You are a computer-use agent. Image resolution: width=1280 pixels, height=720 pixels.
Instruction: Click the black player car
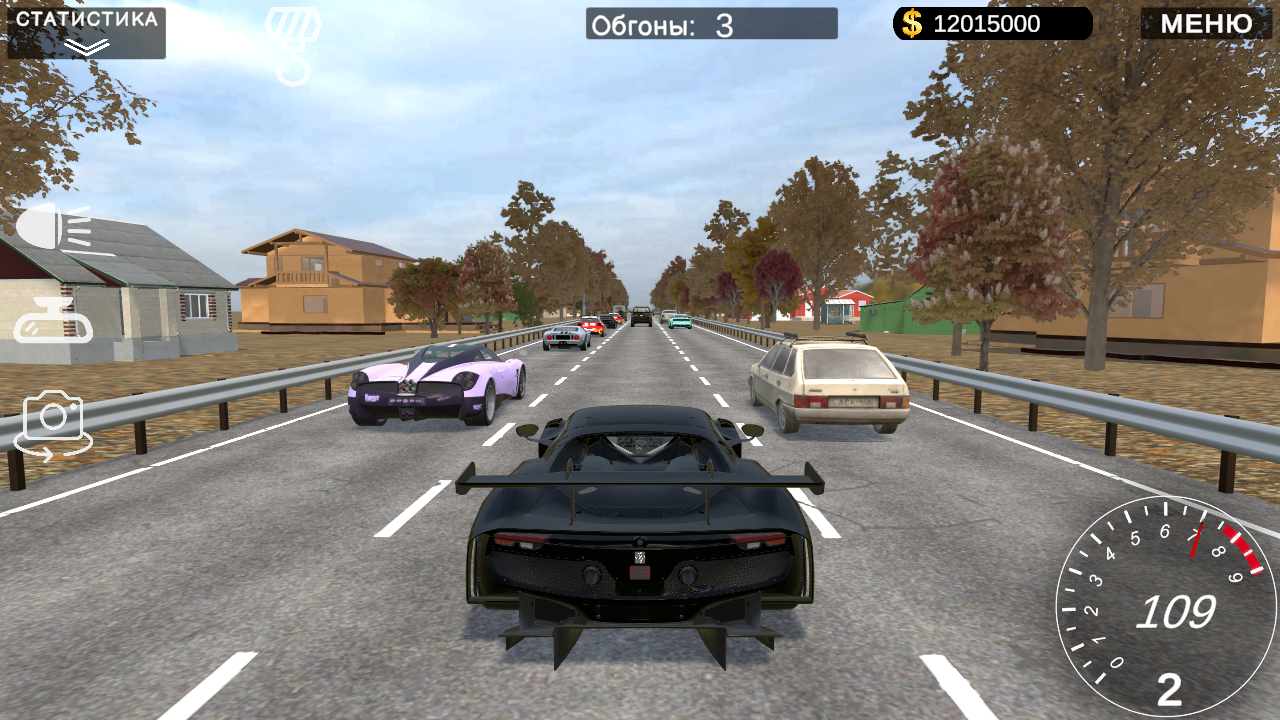[640, 540]
